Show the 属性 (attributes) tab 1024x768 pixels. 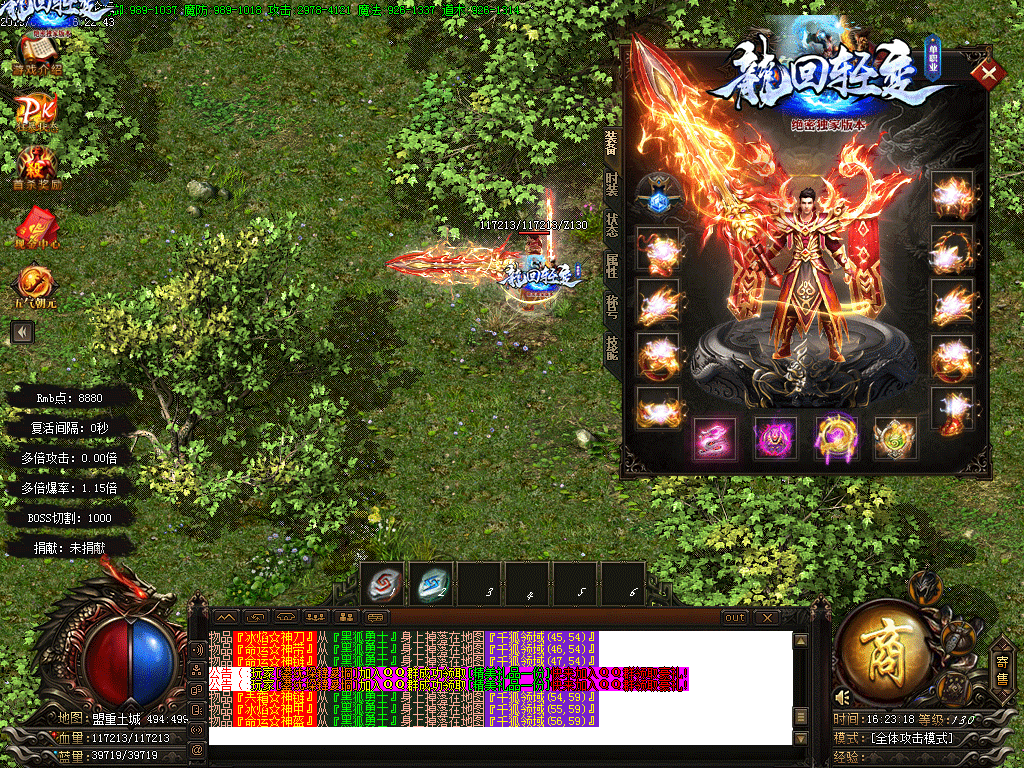[x=612, y=265]
